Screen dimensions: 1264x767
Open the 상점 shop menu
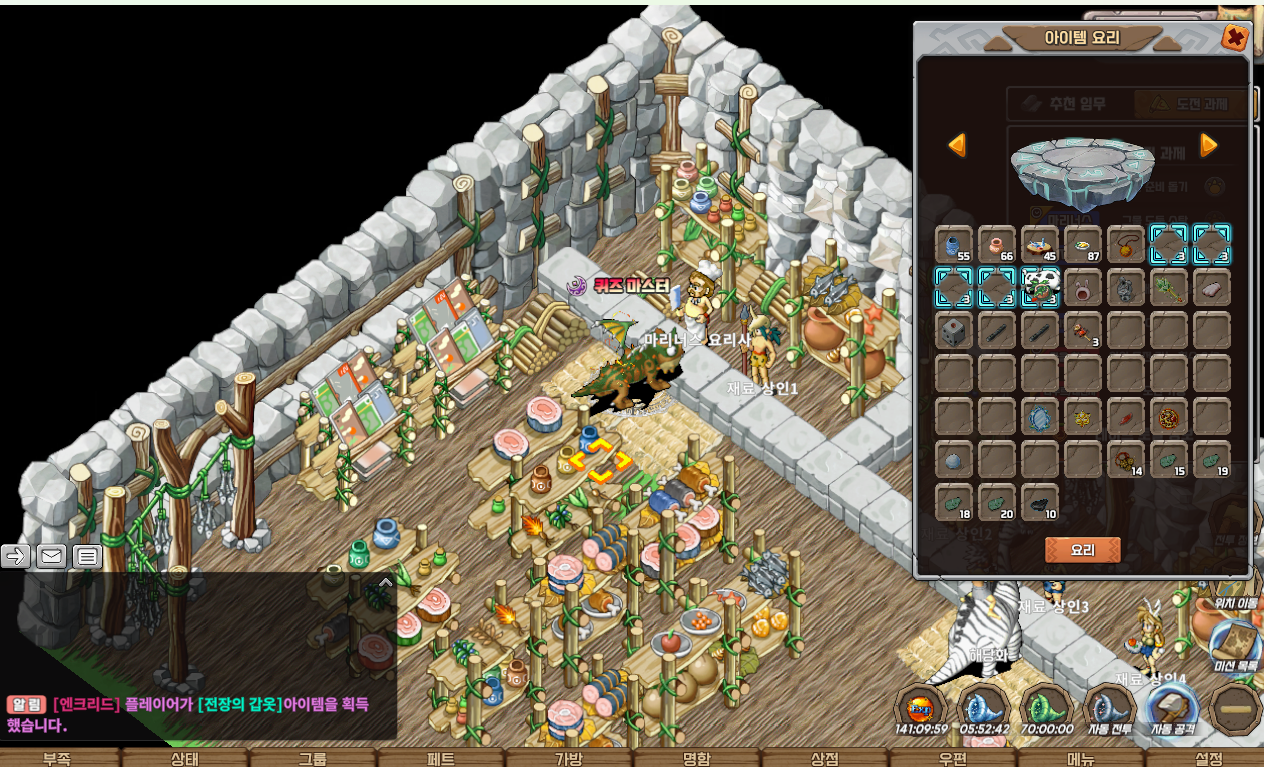coord(824,758)
